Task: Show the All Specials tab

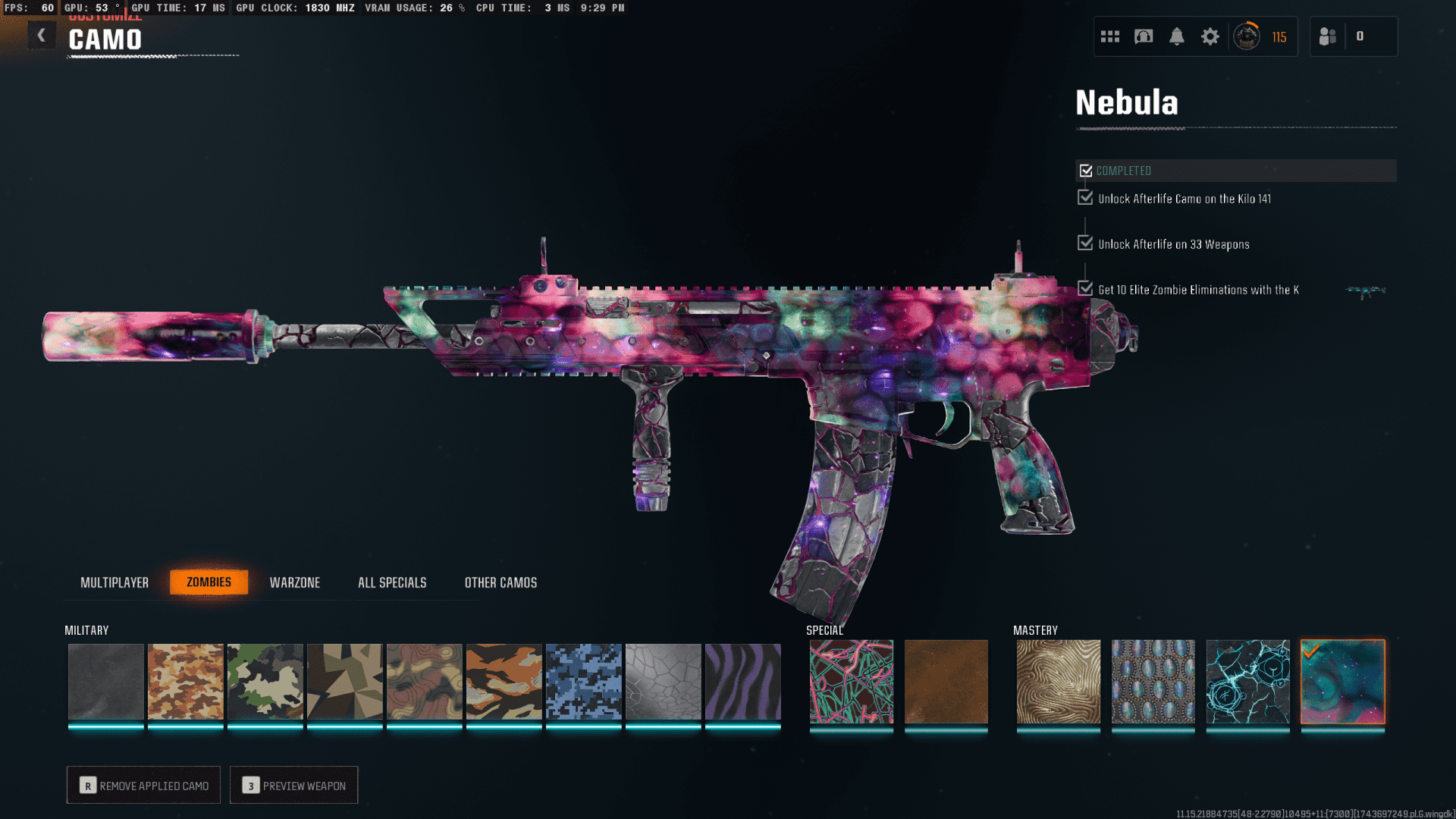Action: (392, 582)
